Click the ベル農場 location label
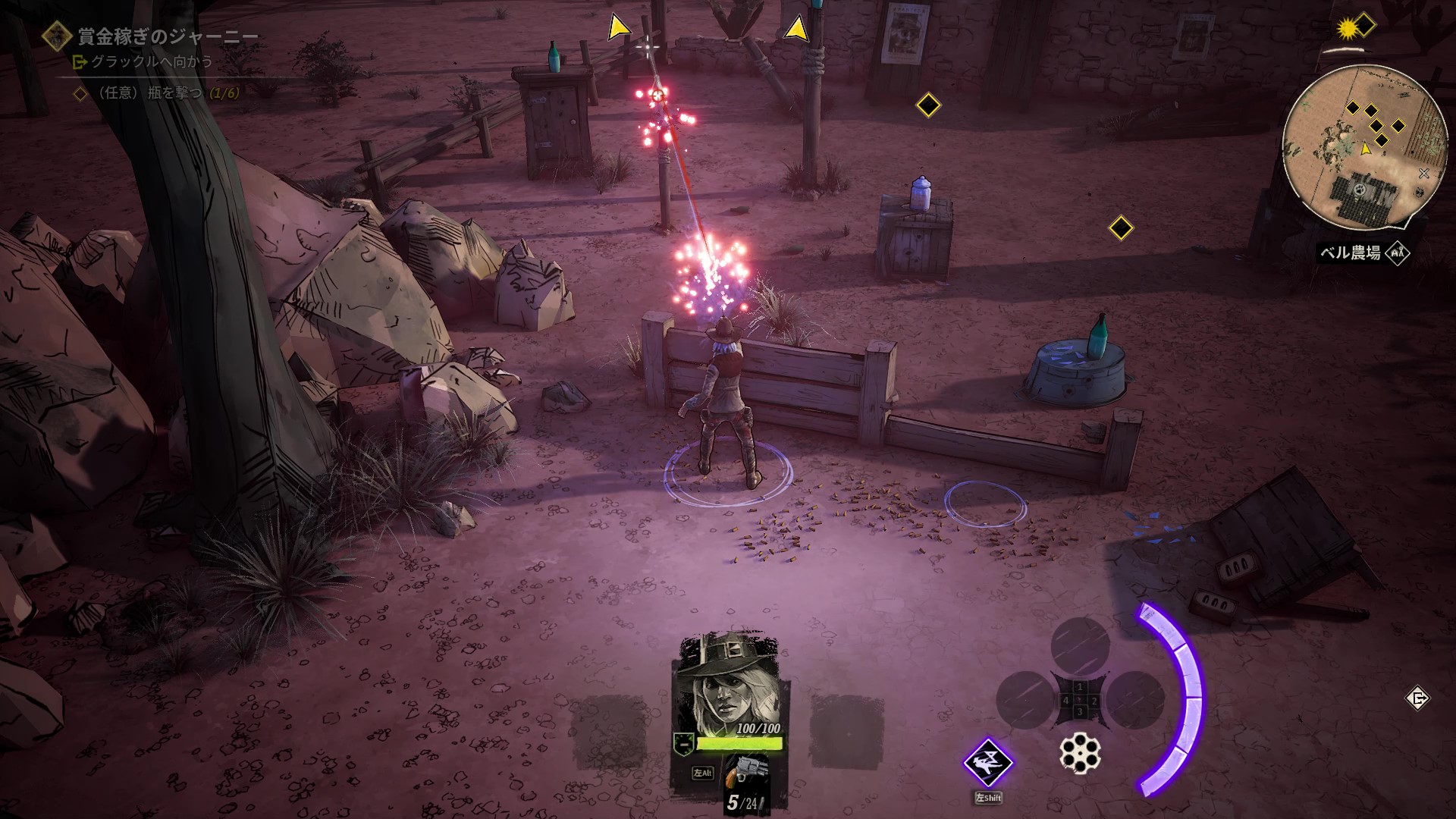 point(1351,253)
